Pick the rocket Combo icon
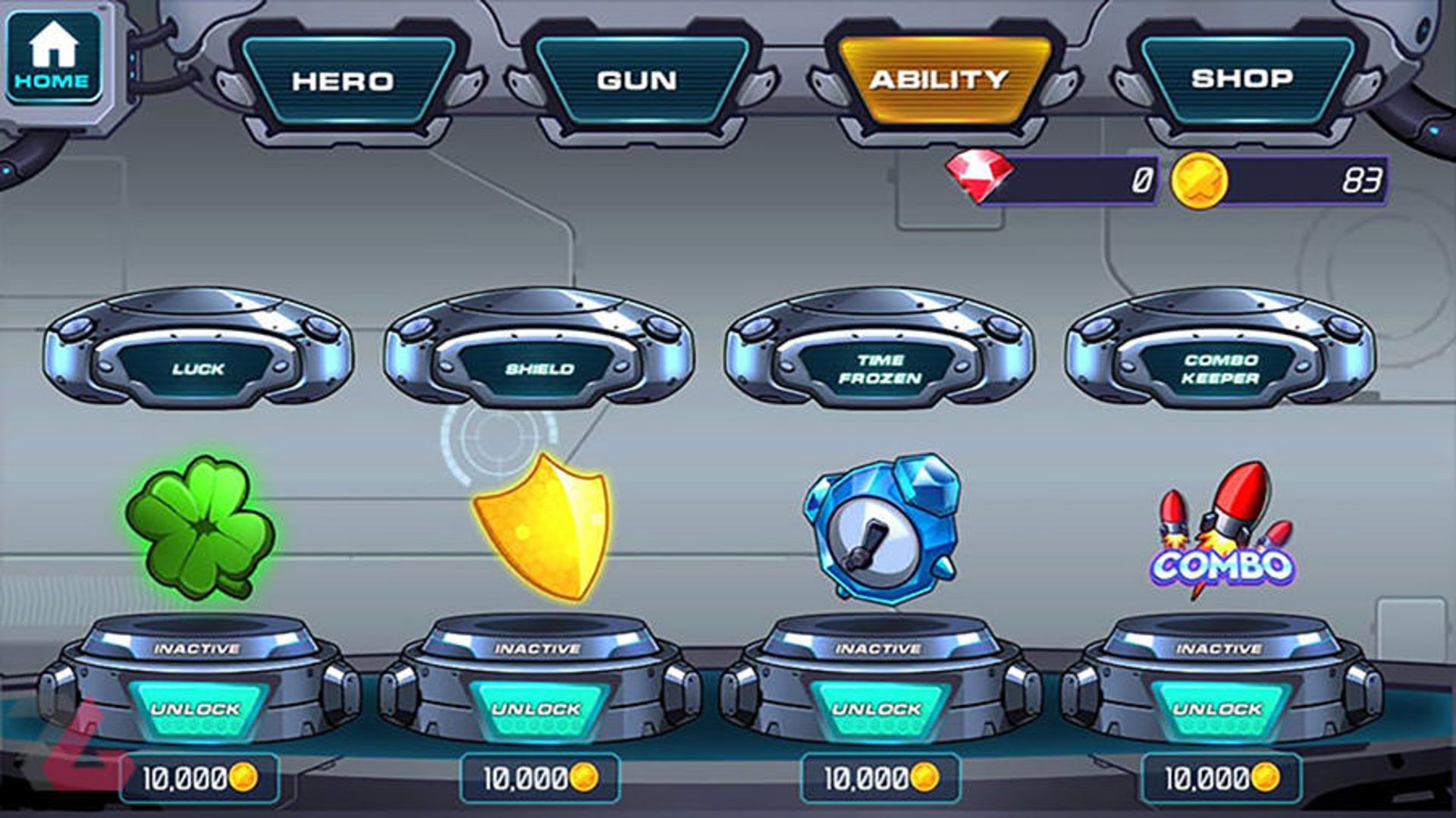Image resolution: width=1456 pixels, height=818 pixels. click(x=1222, y=531)
